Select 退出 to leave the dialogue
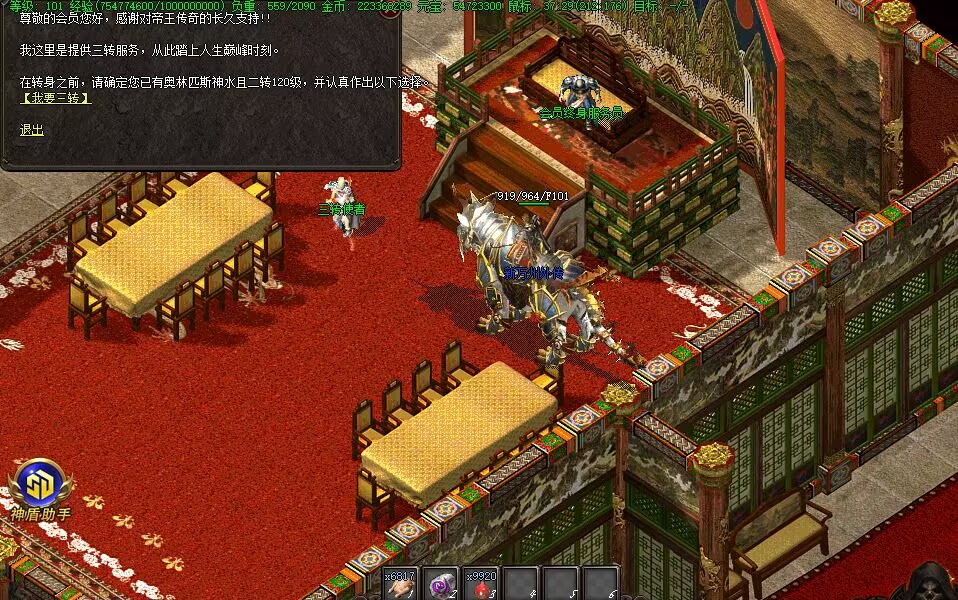Viewport: 958px width, 600px height. pos(32,130)
